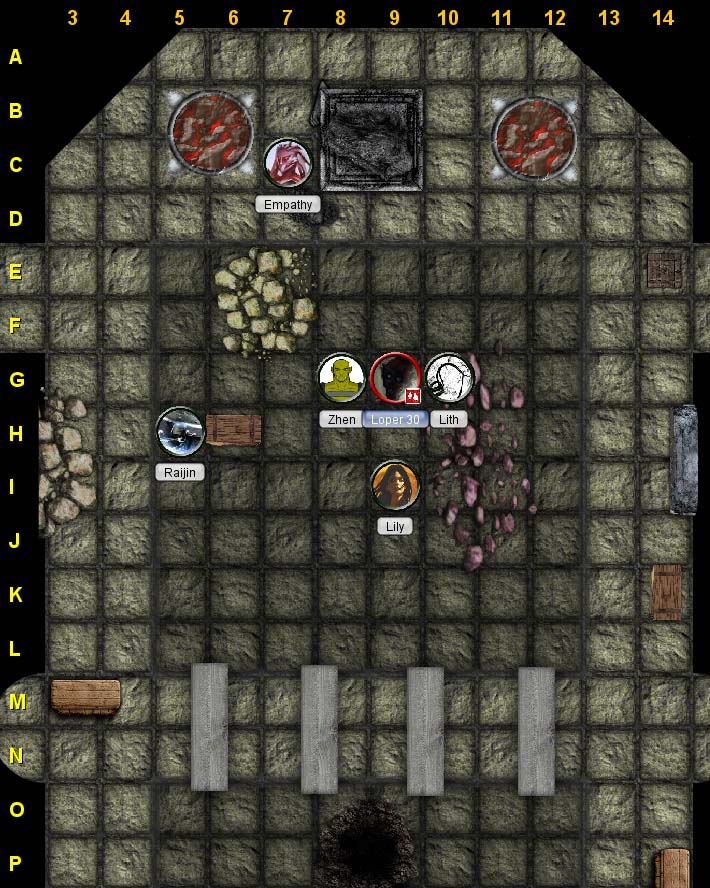The width and height of the screenshot is (710, 888).
Task: Select the white Lith token
Action: (x=449, y=378)
